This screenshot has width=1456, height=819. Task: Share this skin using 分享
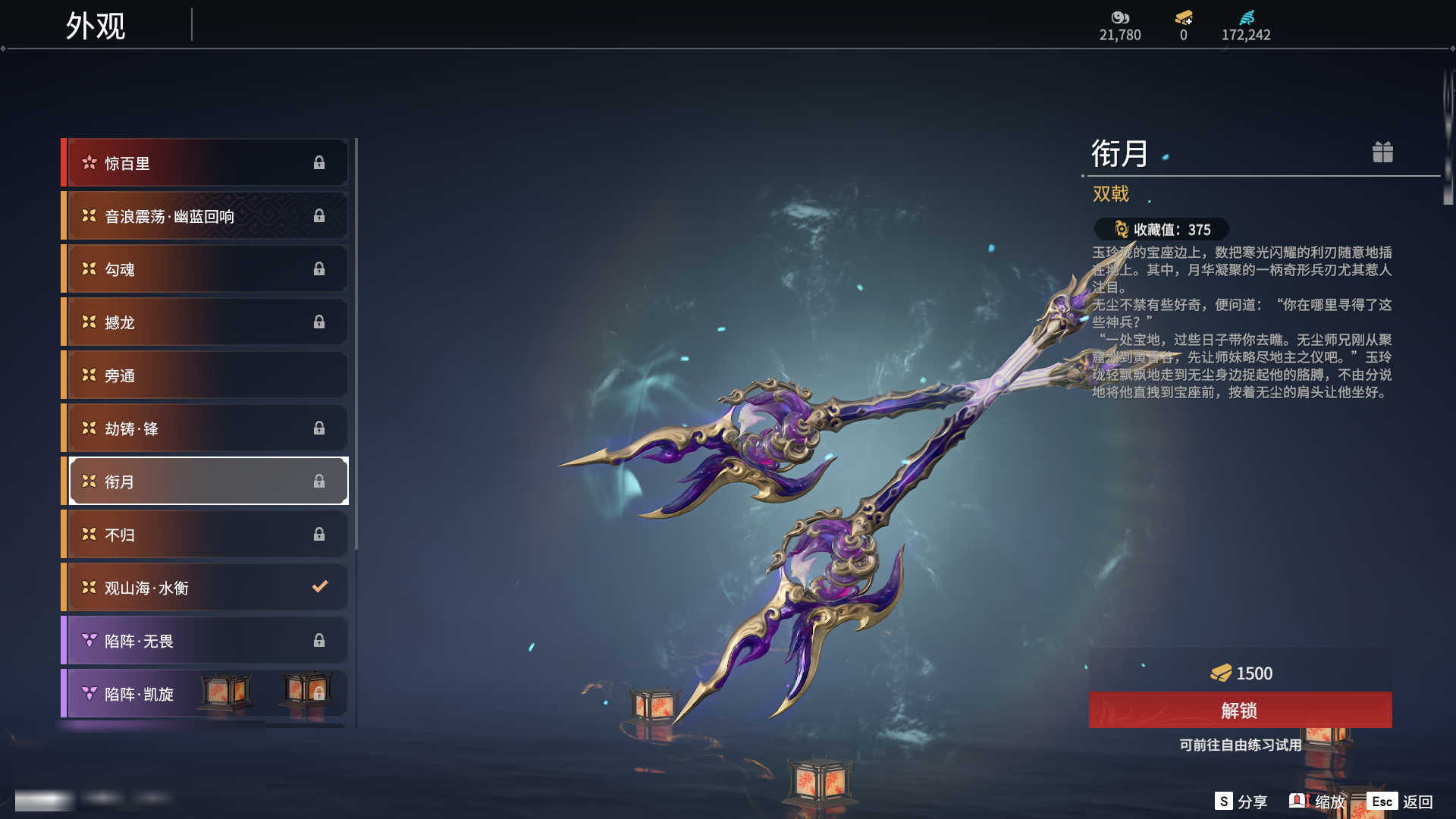click(x=1241, y=802)
